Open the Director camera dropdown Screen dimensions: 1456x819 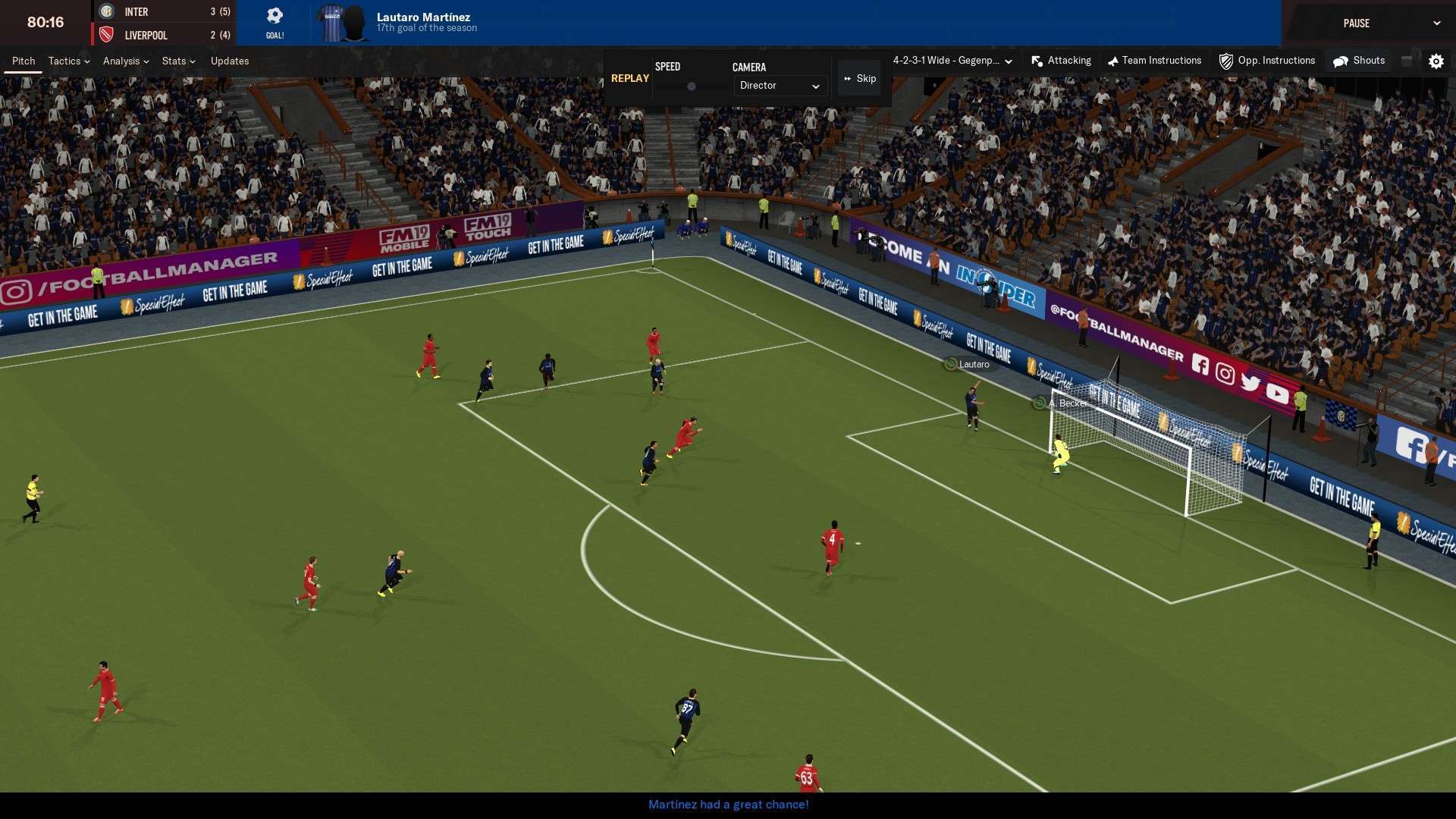coord(779,86)
